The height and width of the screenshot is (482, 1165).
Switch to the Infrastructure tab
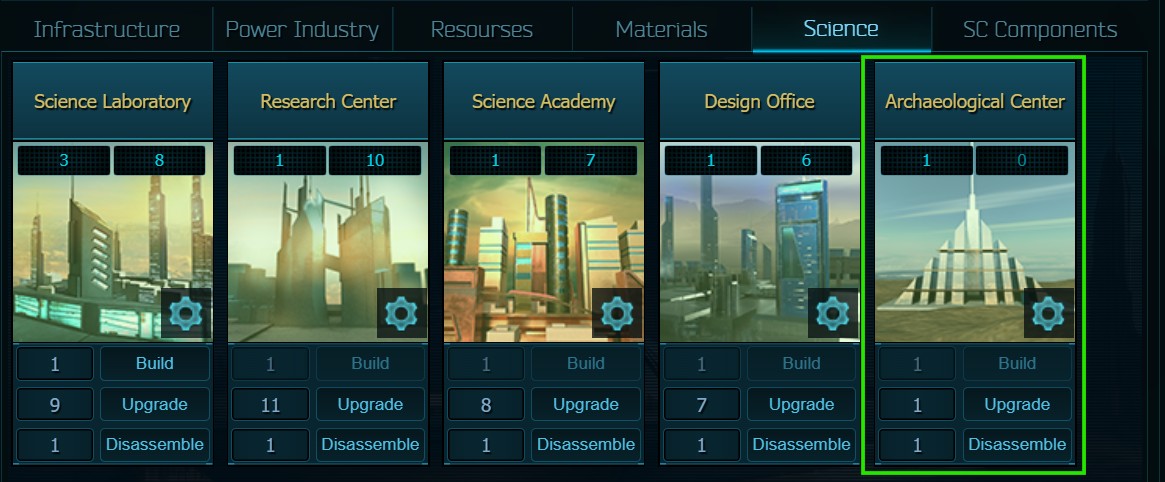(107, 29)
